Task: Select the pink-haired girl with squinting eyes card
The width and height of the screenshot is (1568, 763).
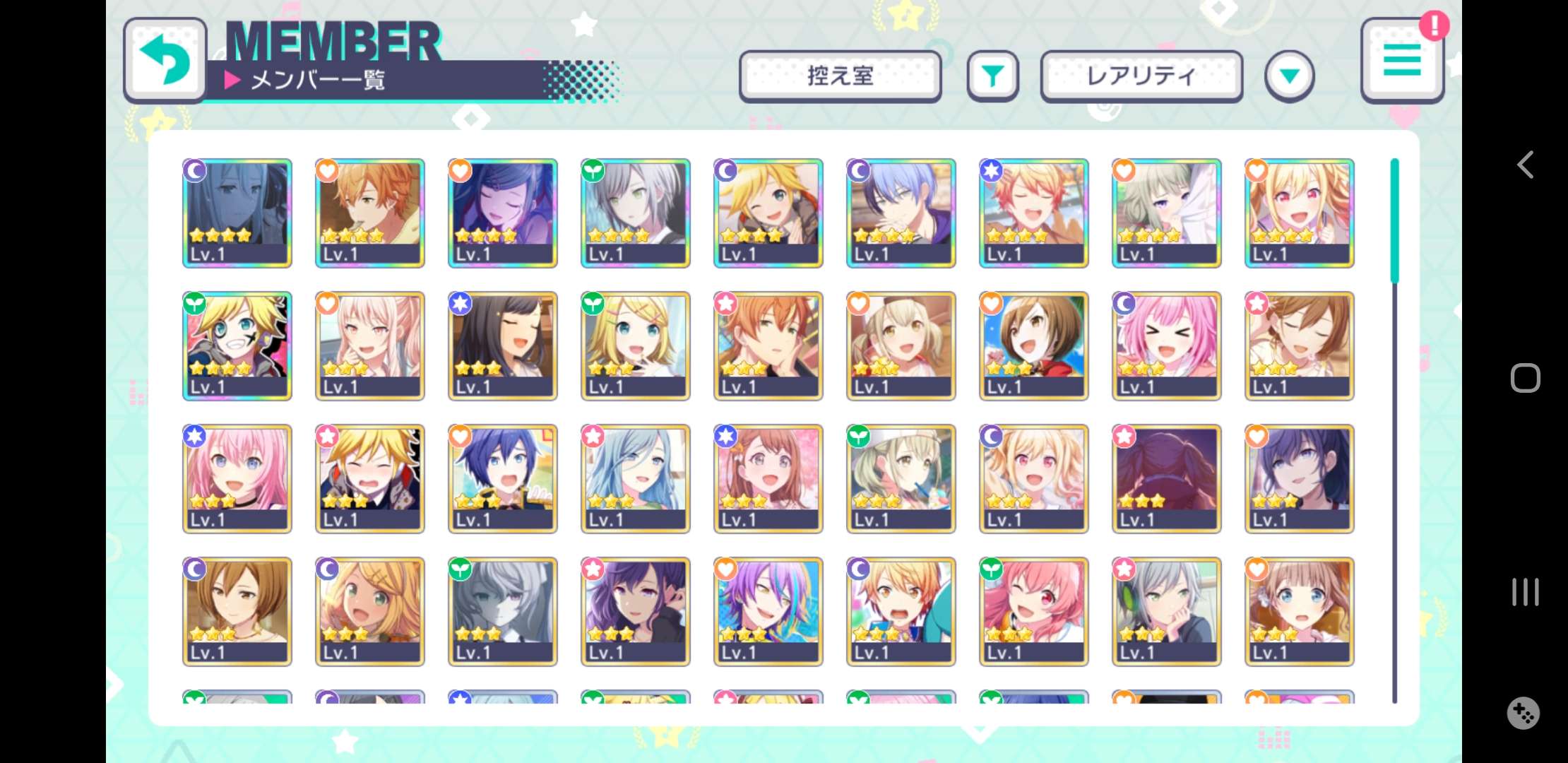Action: click(1166, 345)
